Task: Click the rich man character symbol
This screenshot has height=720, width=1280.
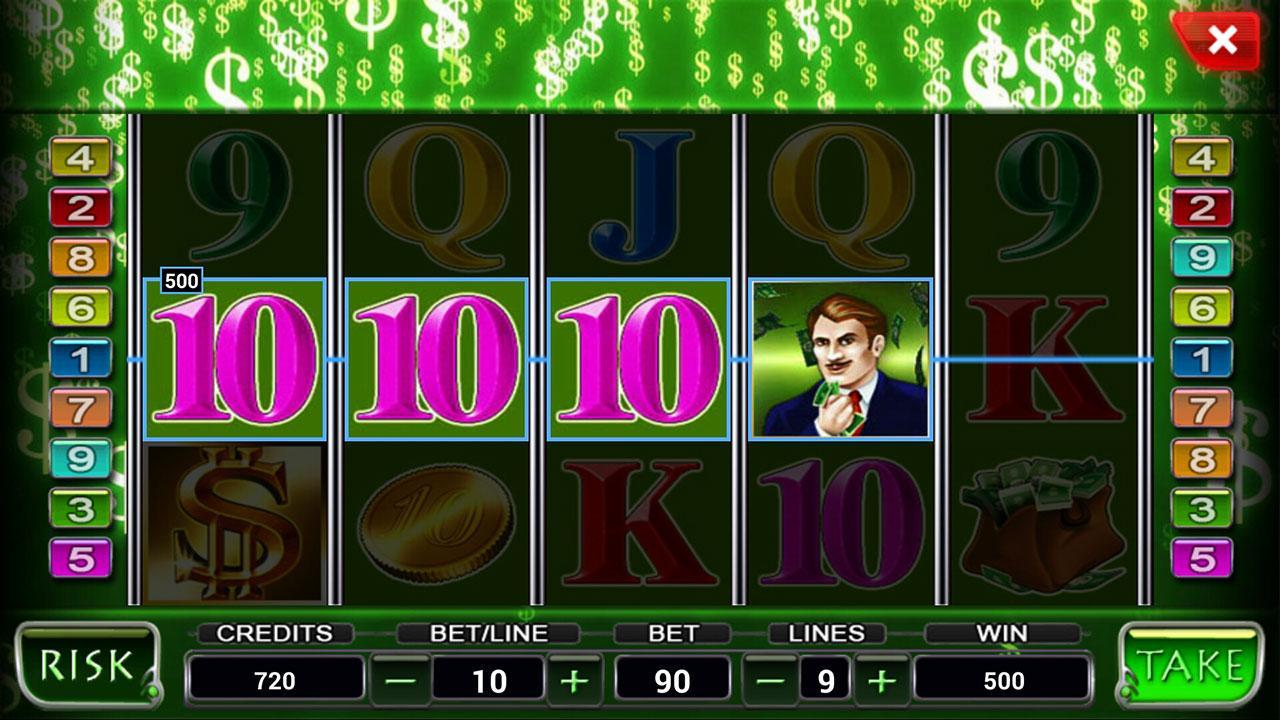Action: 840,360
